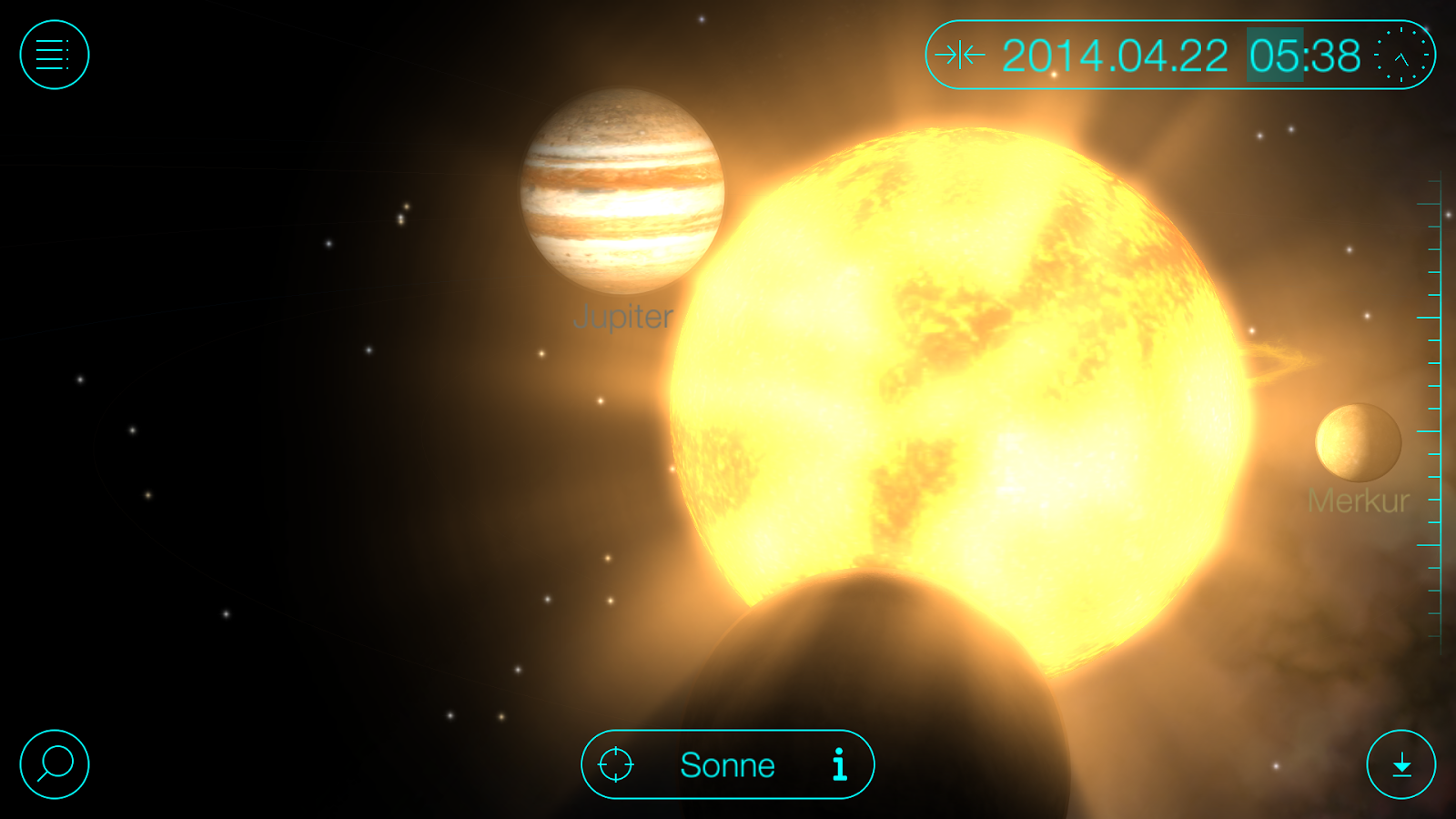Reset to current time via the clock dial icon

1401,56
